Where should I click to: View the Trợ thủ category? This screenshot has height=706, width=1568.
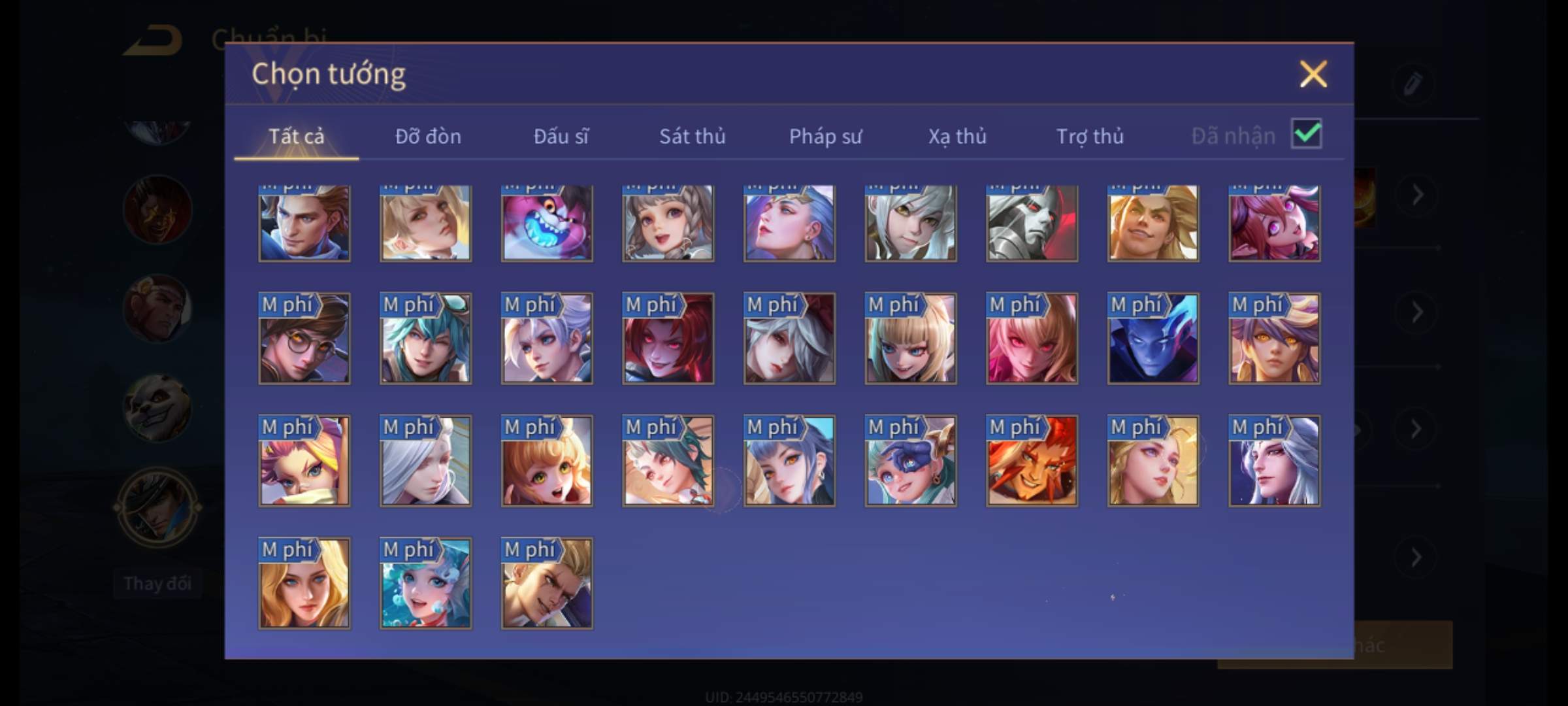pyautogui.click(x=1090, y=136)
